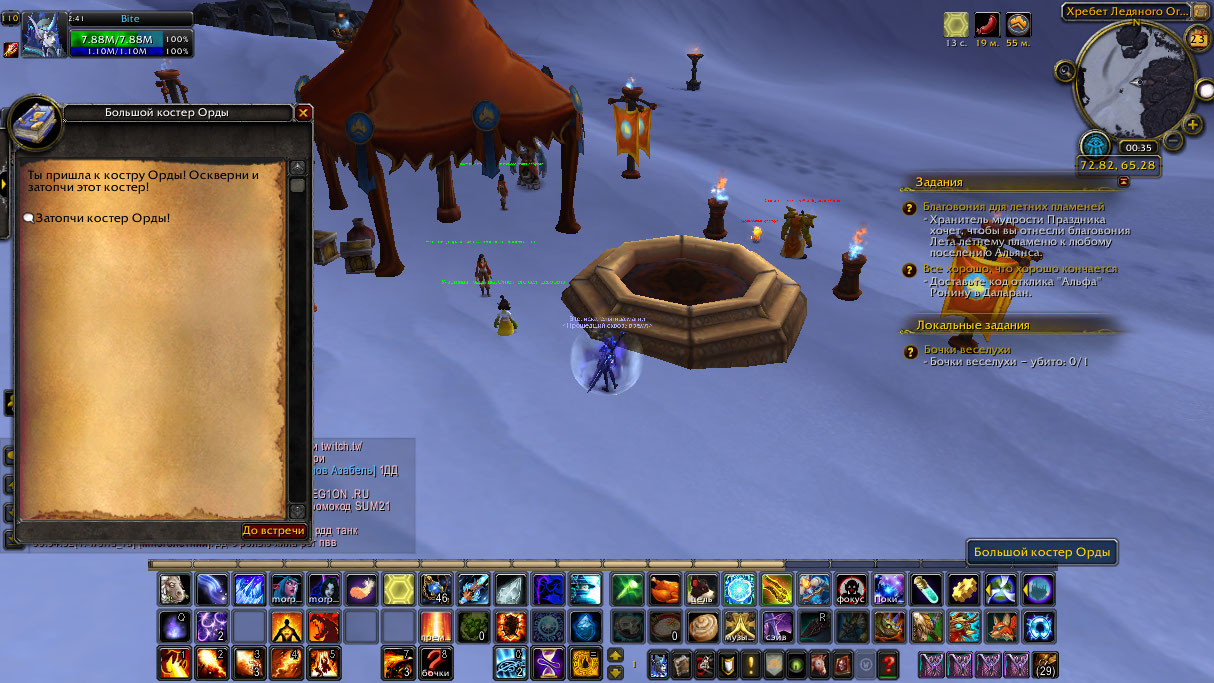Close the "Большой костер Орды" dialog window
The height and width of the screenshot is (683, 1214).
[x=303, y=113]
